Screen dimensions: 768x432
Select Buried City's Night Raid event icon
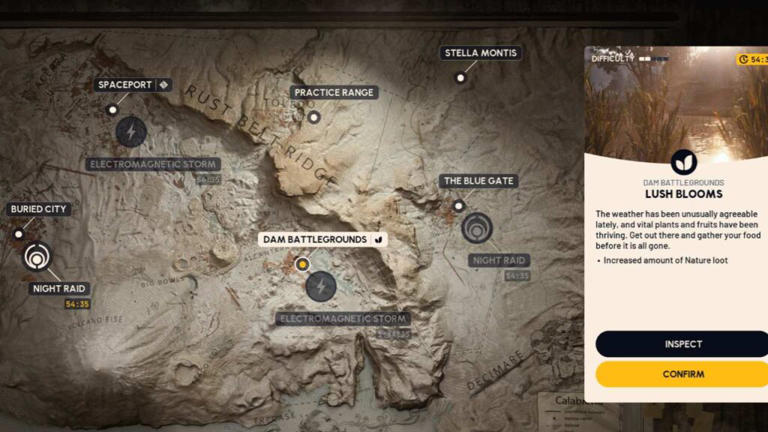click(x=37, y=257)
